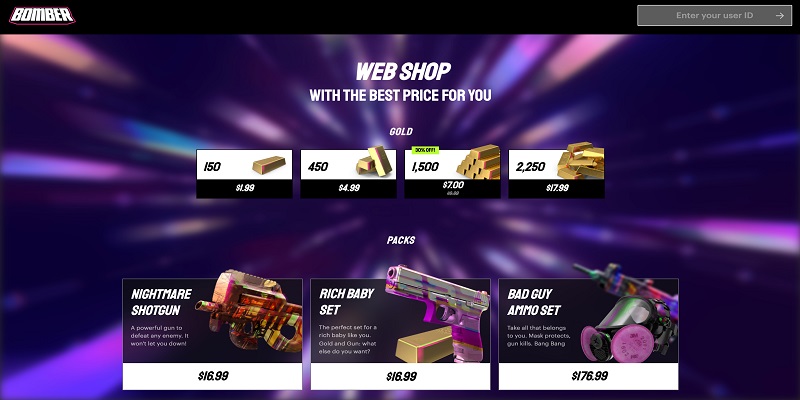Buy Rich Baby Set price button
This screenshot has height=400, width=800.
click(400, 376)
